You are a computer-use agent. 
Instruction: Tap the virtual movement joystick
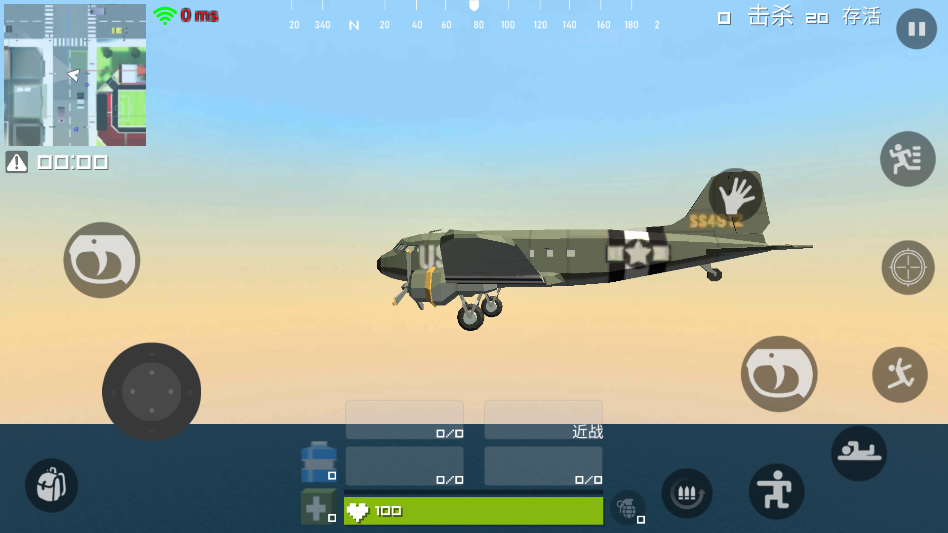tap(151, 392)
